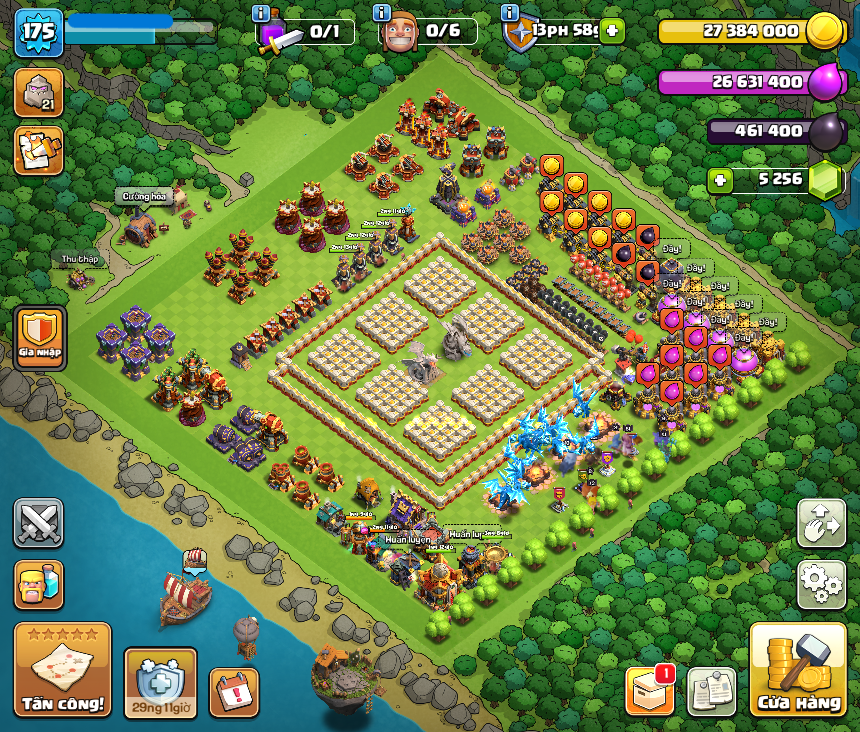Open the player profile level 175 badge
The height and width of the screenshot is (732, 860).
38,33
